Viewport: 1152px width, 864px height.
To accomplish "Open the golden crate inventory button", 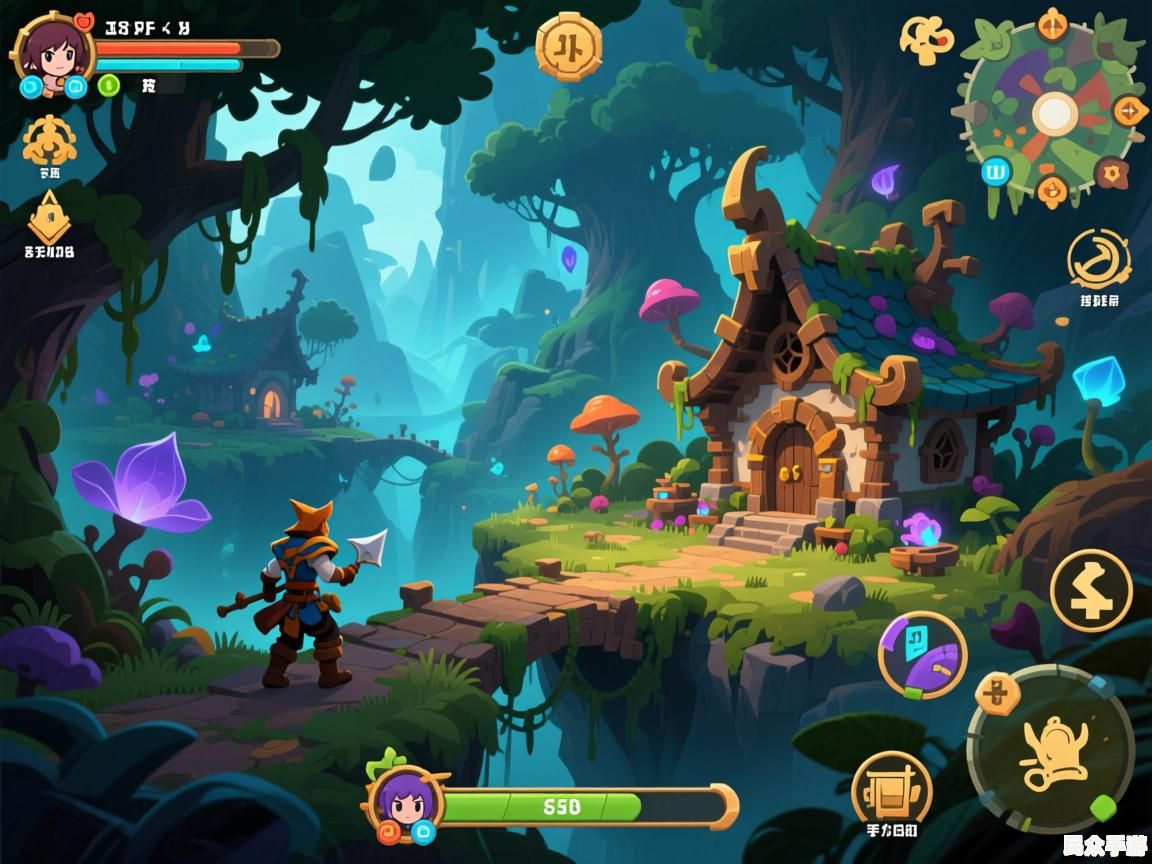I will pyautogui.click(x=891, y=788).
